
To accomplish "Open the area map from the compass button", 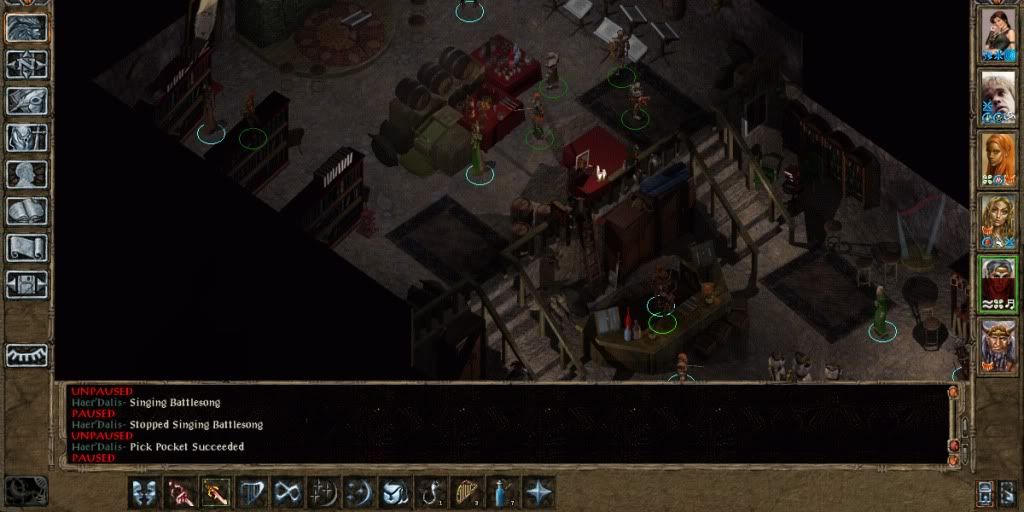I will (x=27, y=64).
